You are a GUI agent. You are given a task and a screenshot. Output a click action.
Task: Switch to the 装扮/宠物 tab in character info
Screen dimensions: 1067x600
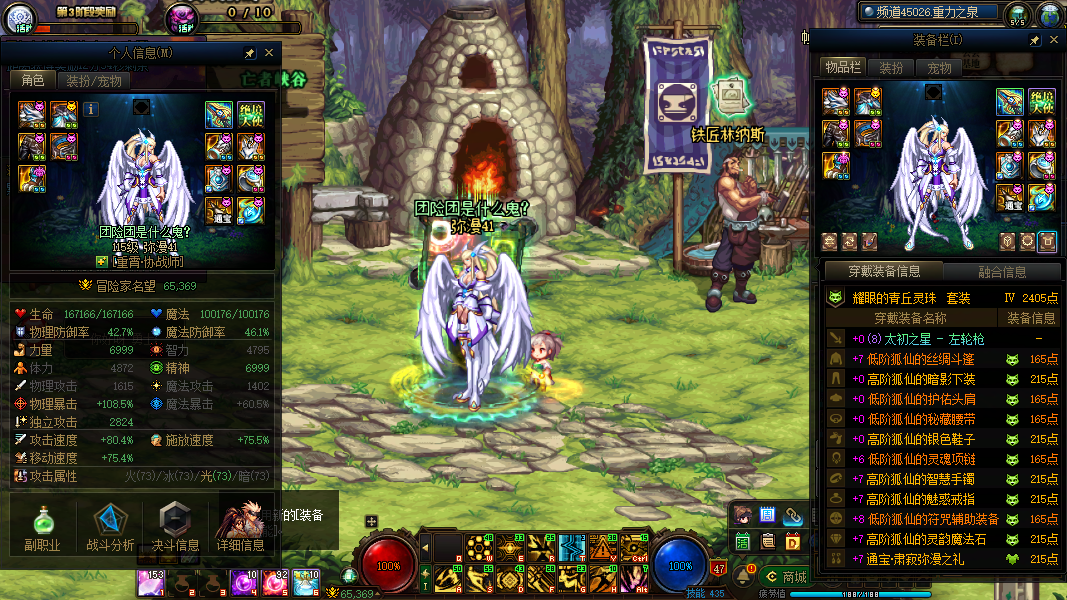[x=95, y=81]
